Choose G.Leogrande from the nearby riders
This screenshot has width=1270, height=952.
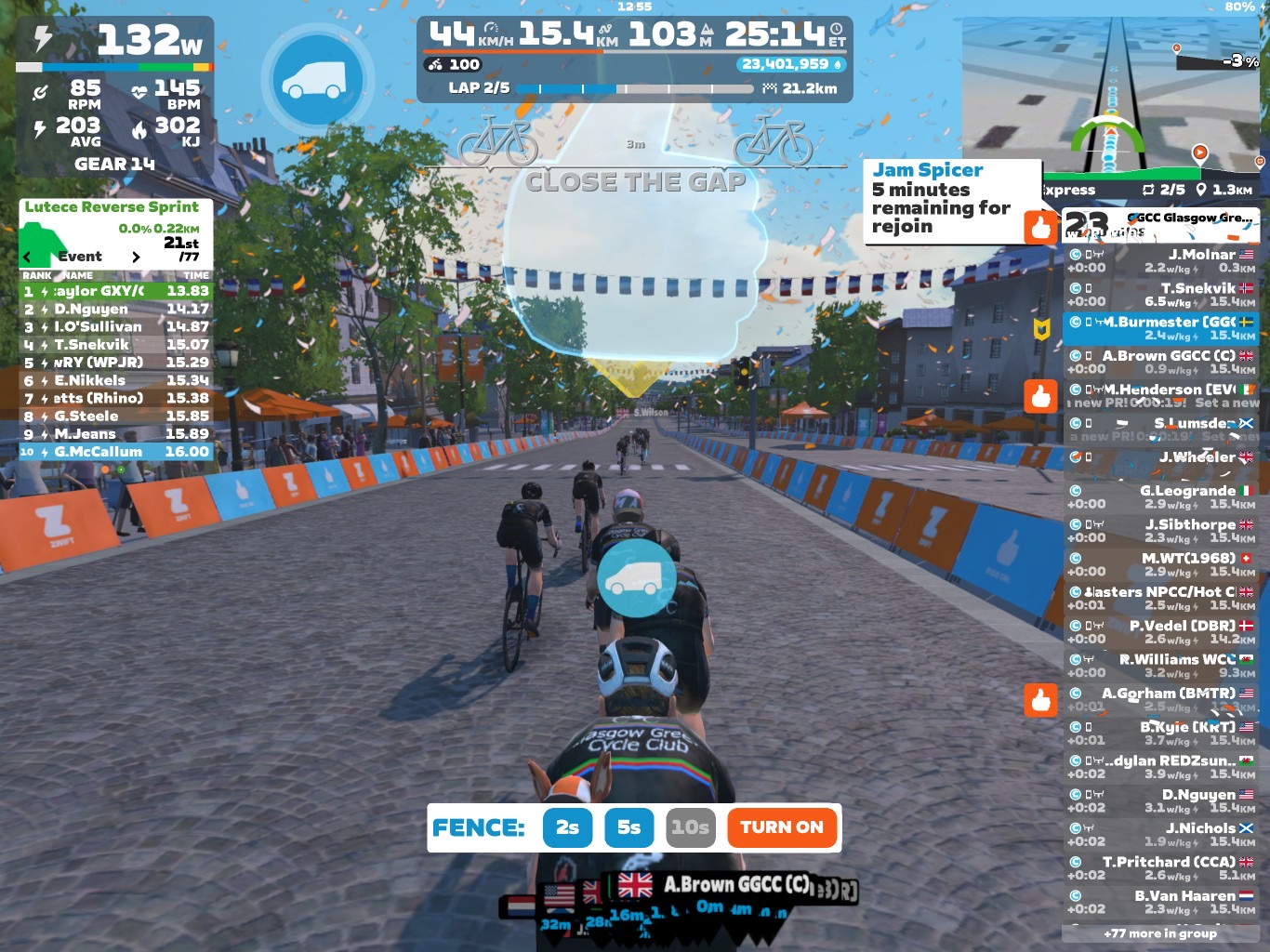(1160, 496)
